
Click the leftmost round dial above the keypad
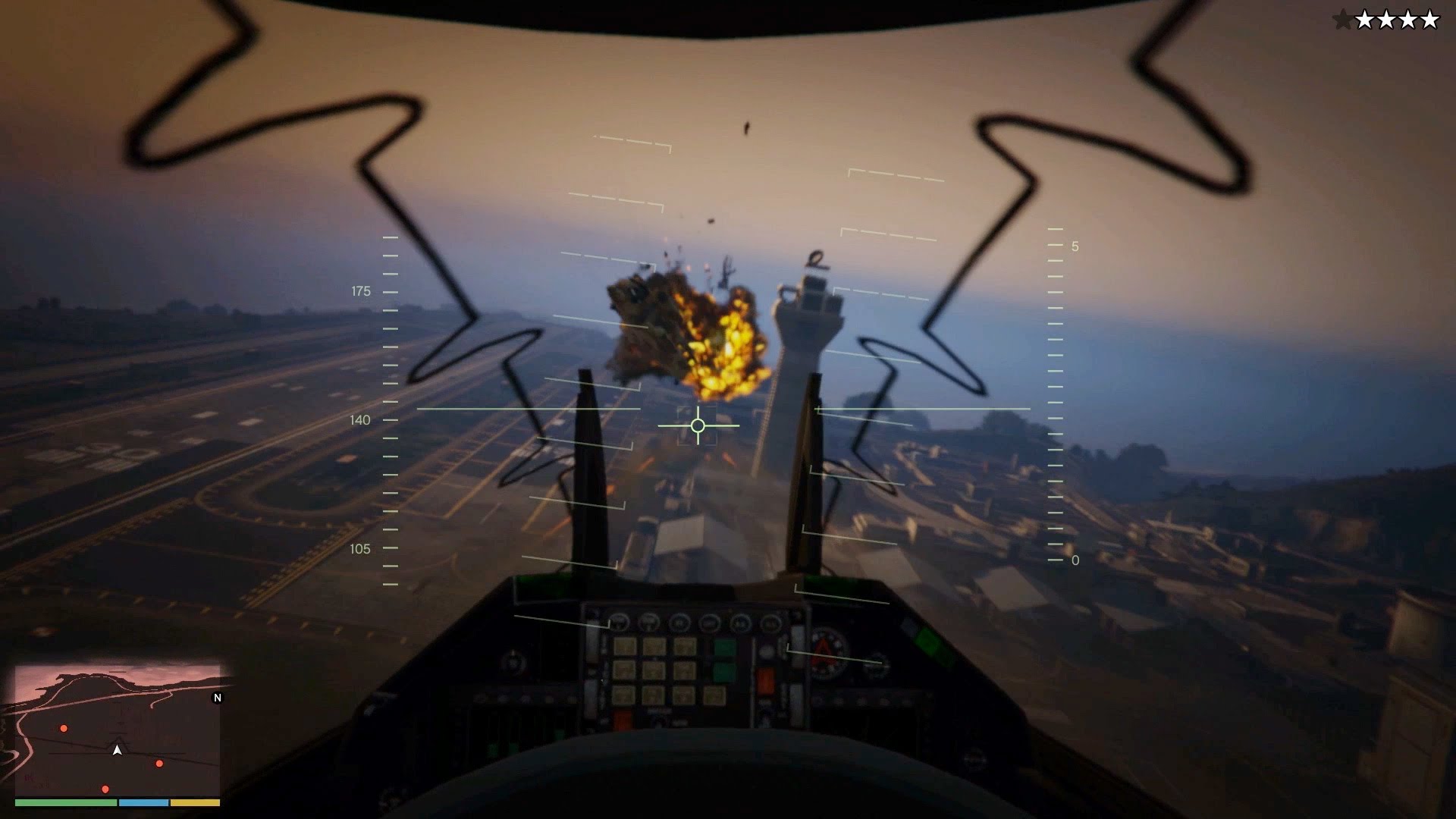click(x=620, y=622)
